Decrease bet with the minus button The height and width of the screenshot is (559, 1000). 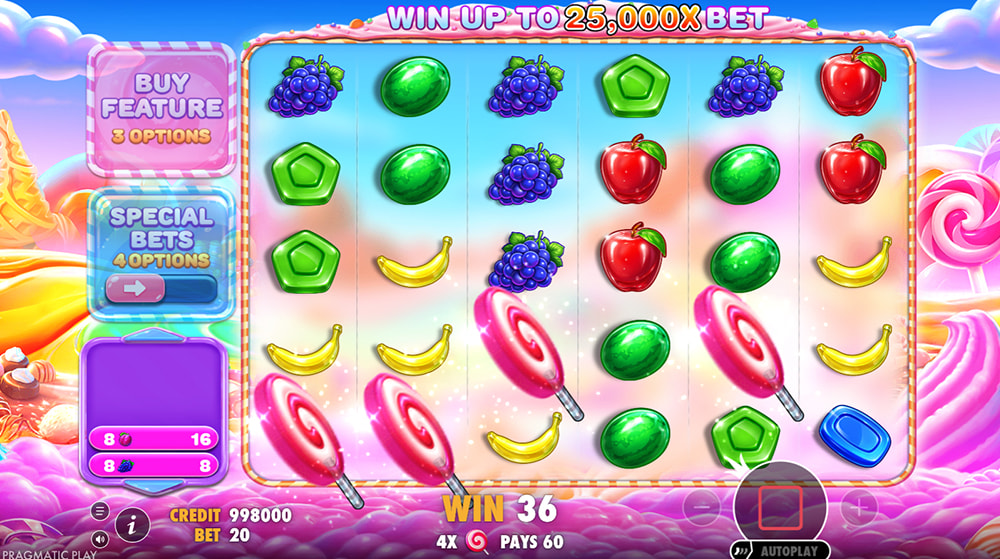point(702,509)
